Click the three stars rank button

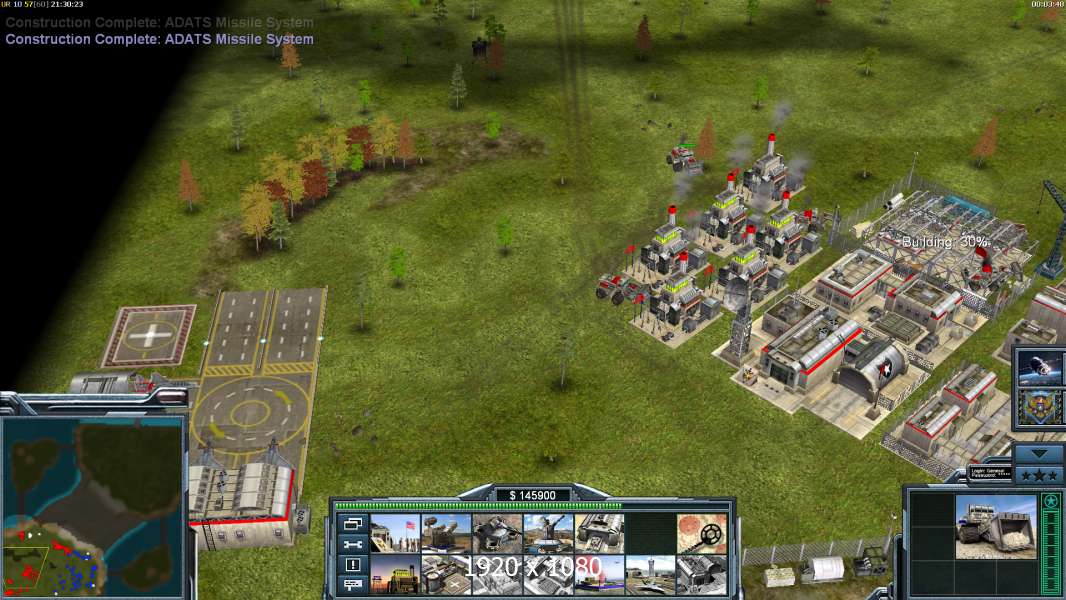1039,473
